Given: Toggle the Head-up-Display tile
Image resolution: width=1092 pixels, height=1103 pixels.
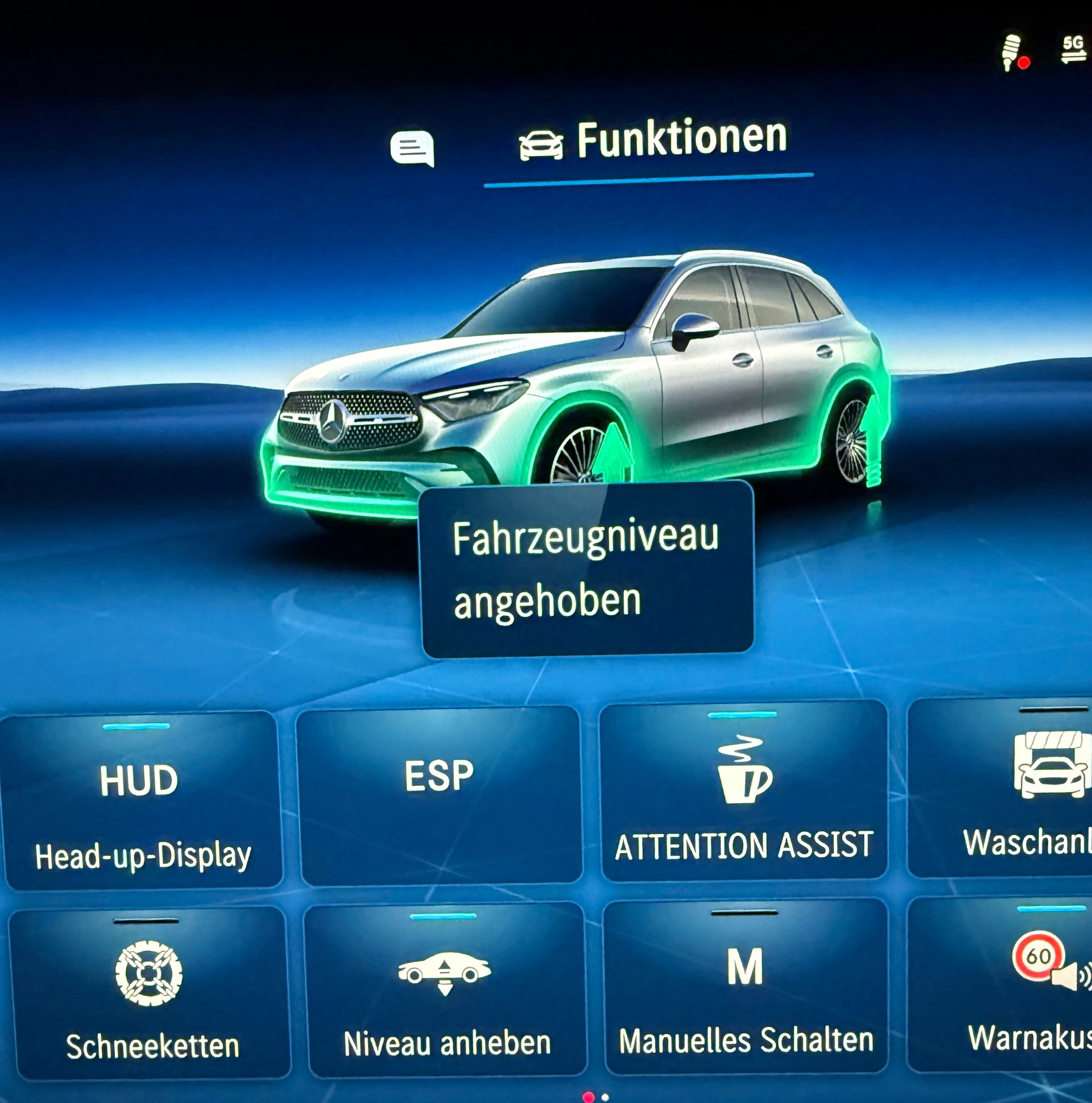Looking at the screenshot, I should 142,801.
